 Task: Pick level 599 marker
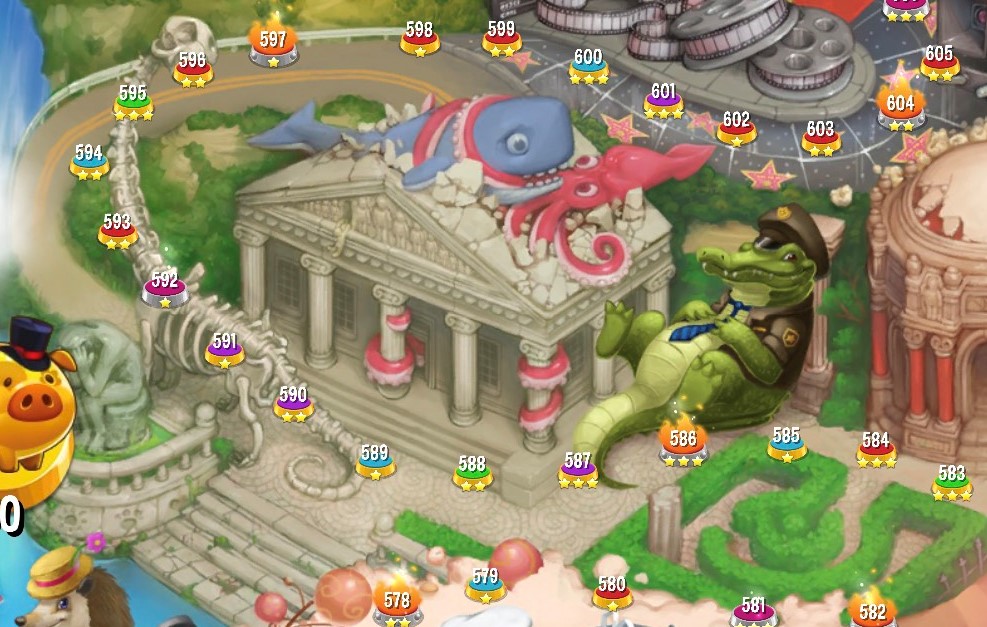501,37
